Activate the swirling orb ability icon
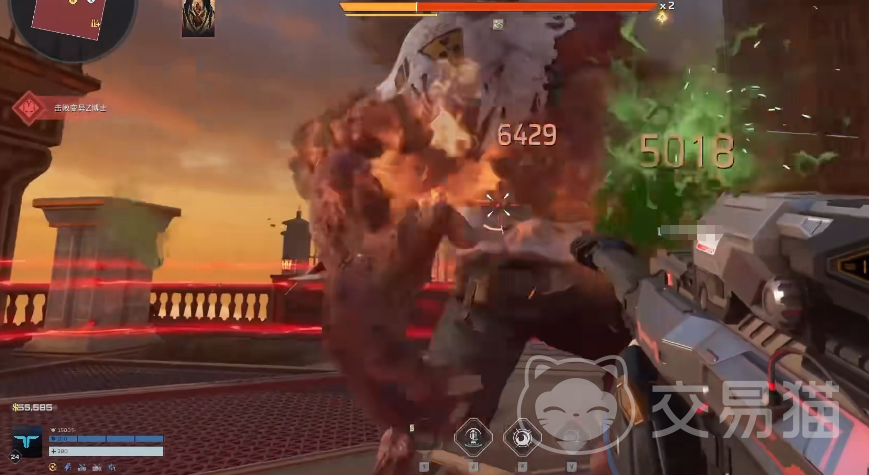The width and height of the screenshot is (869, 475). click(x=521, y=438)
